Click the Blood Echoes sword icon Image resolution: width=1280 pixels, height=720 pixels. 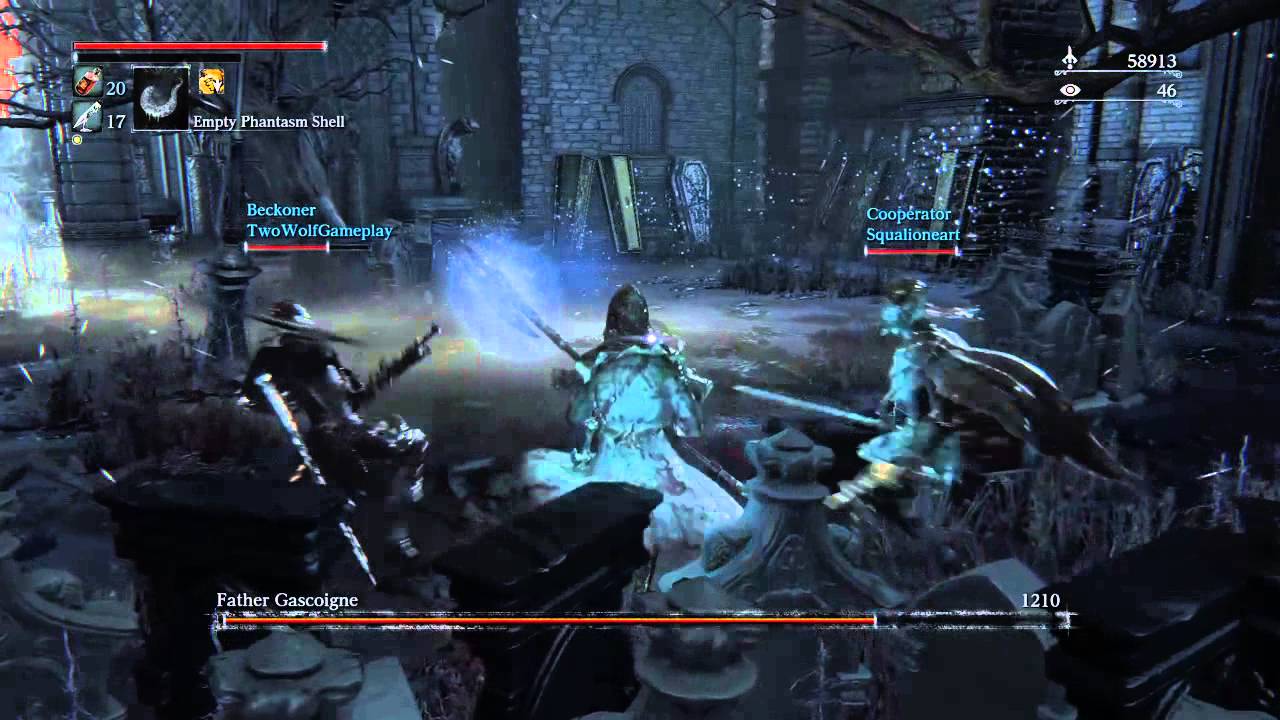pyautogui.click(x=1068, y=58)
